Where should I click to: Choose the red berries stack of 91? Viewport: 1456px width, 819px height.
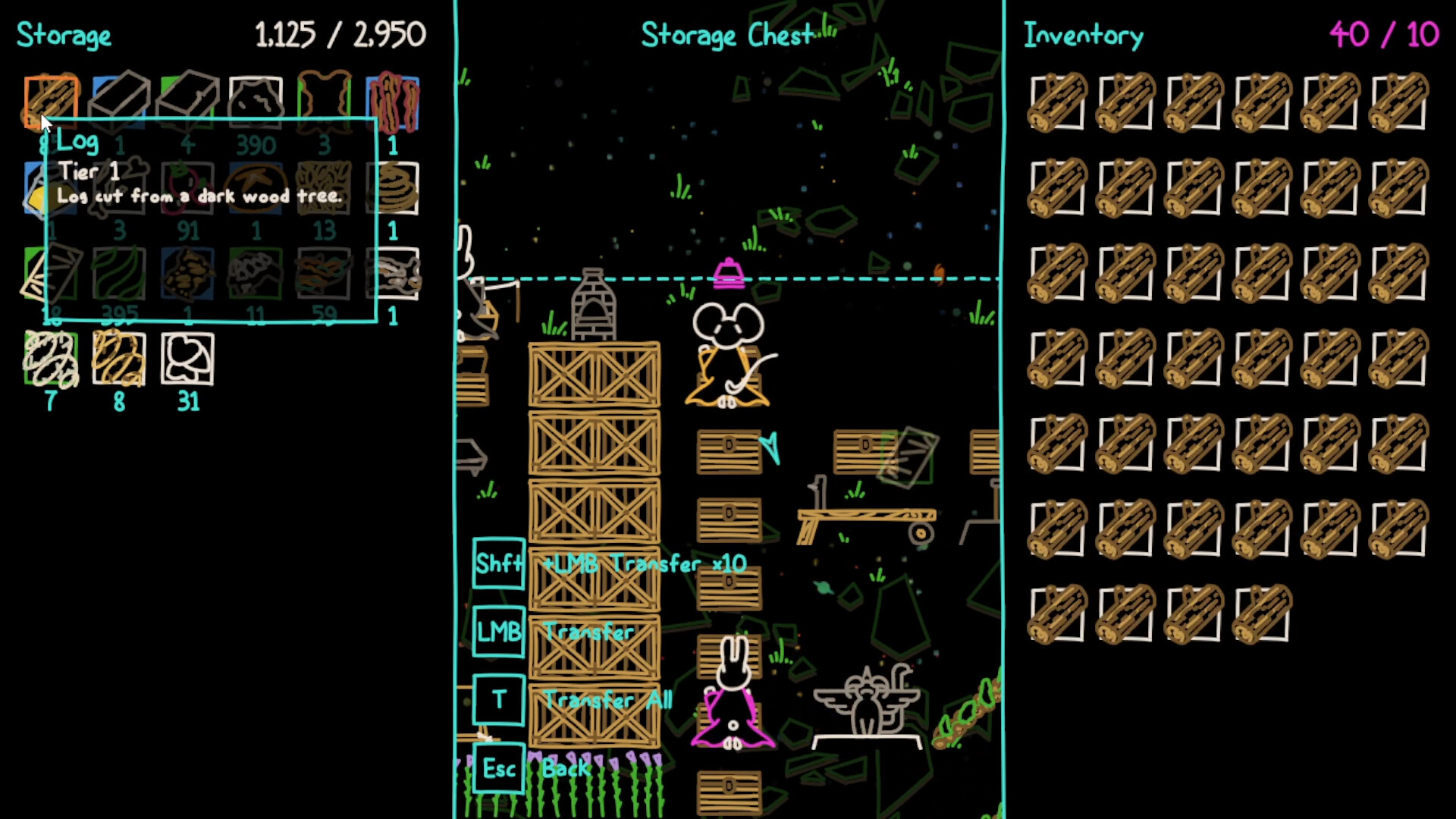pos(187,188)
